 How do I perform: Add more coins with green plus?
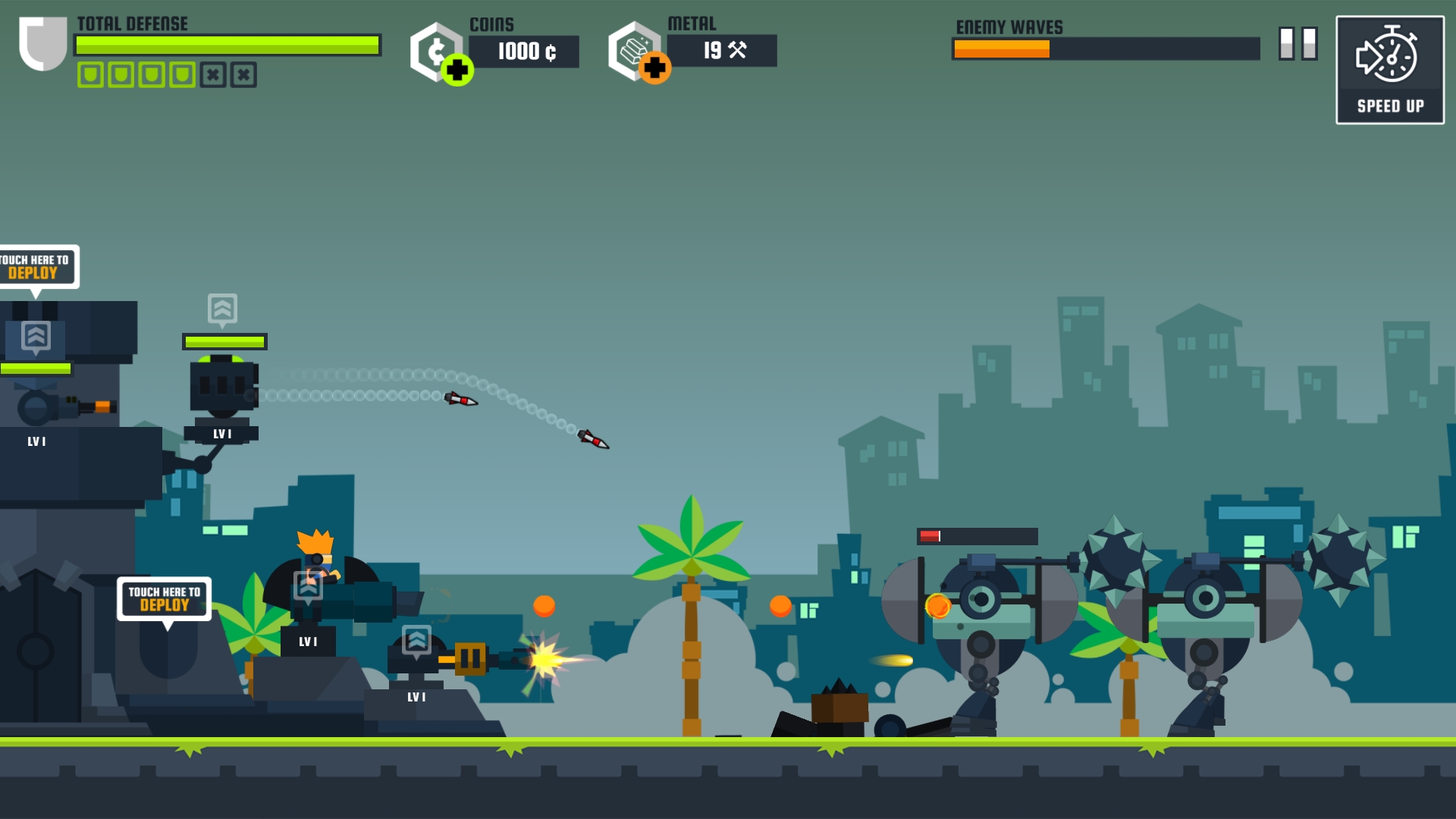coord(457,71)
